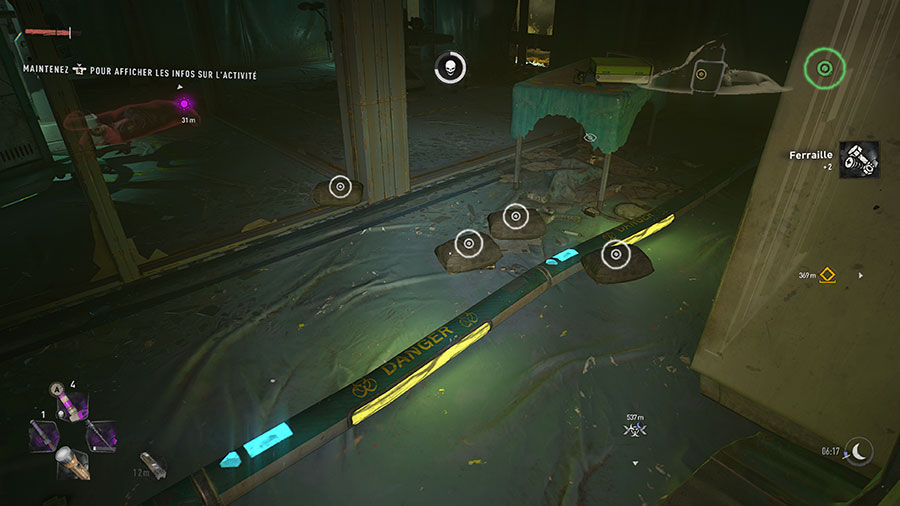Select the bottom flashlight tool slot
The width and height of the screenshot is (900, 506).
click(x=72, y=463)
